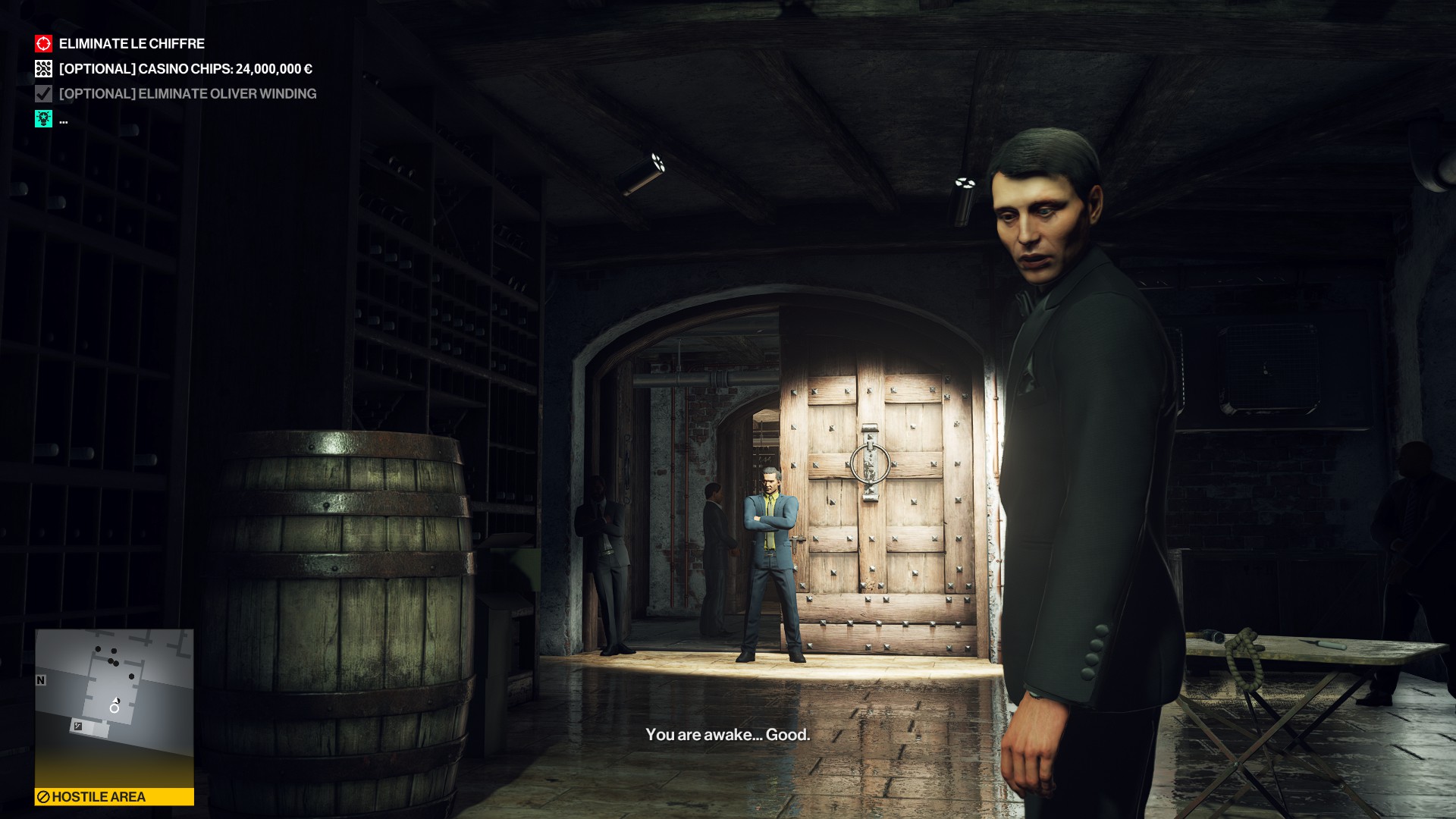The width and height of the screenshot is (1456, 819).
Task: Click the Casino Chips optional objective
Action: [x=185, y=69]
